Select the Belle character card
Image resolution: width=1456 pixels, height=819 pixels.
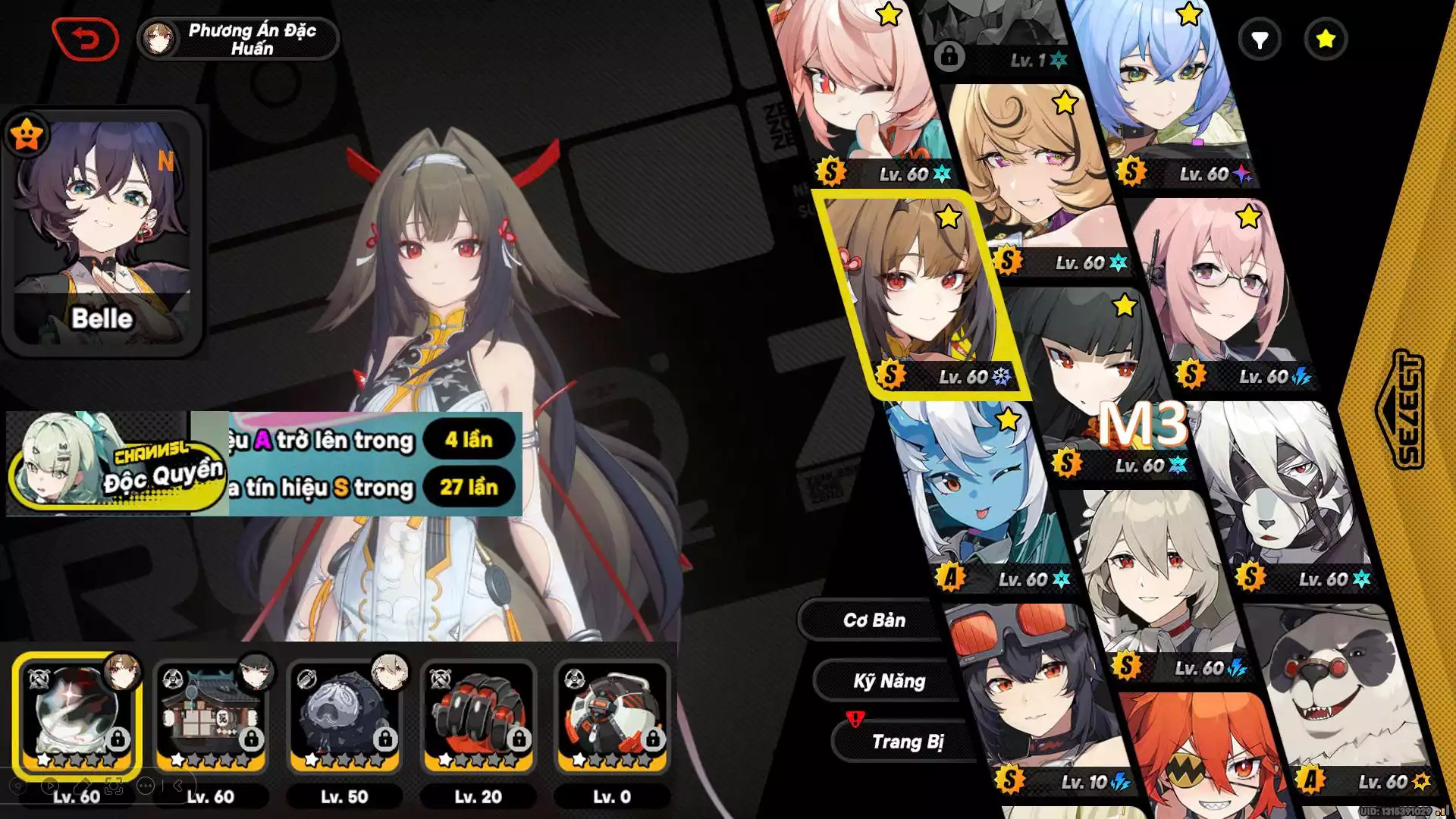102,231
